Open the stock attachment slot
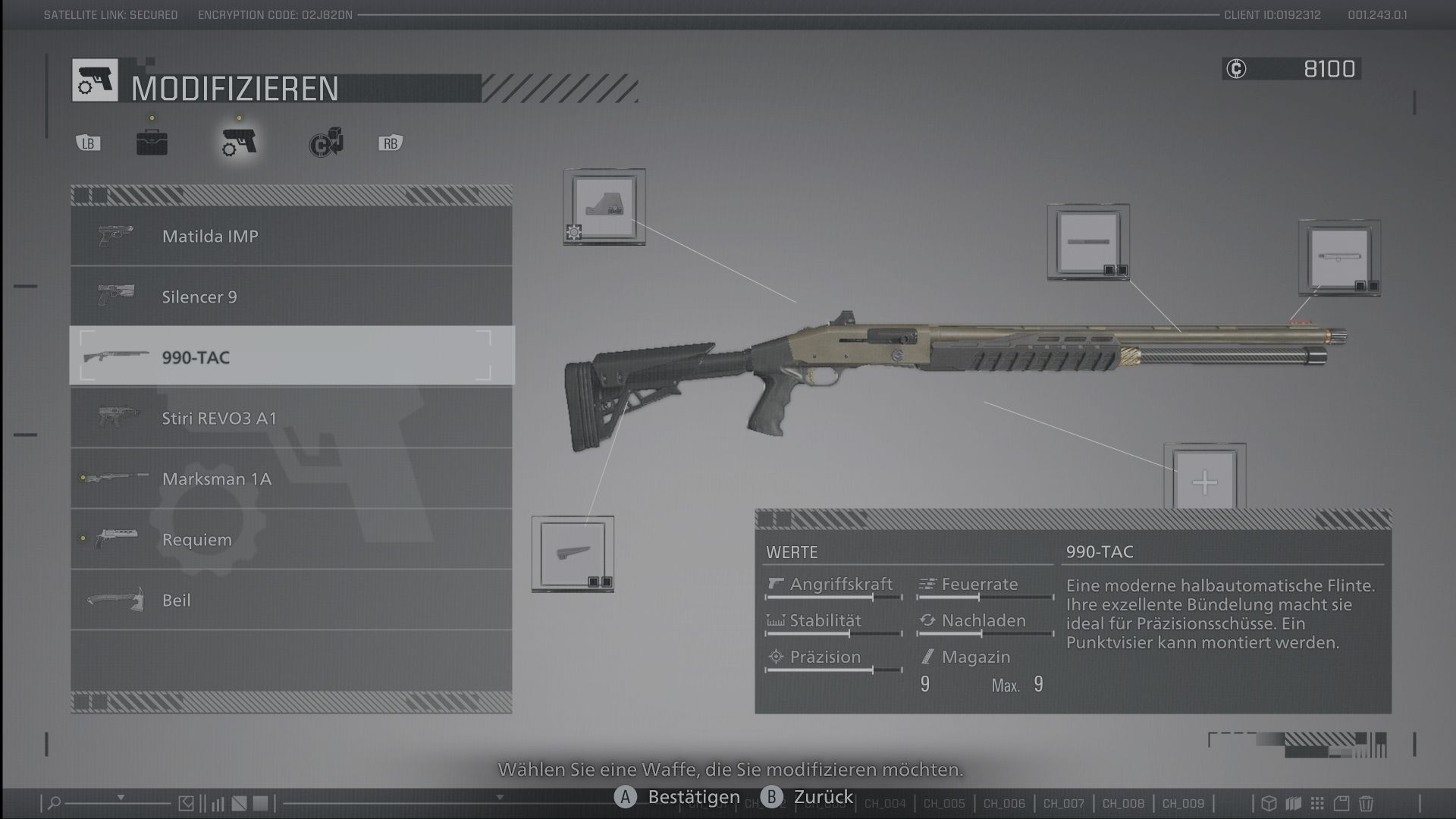Image resolution: width=1456 pixels, height=819 pixels. coord(573,554)
